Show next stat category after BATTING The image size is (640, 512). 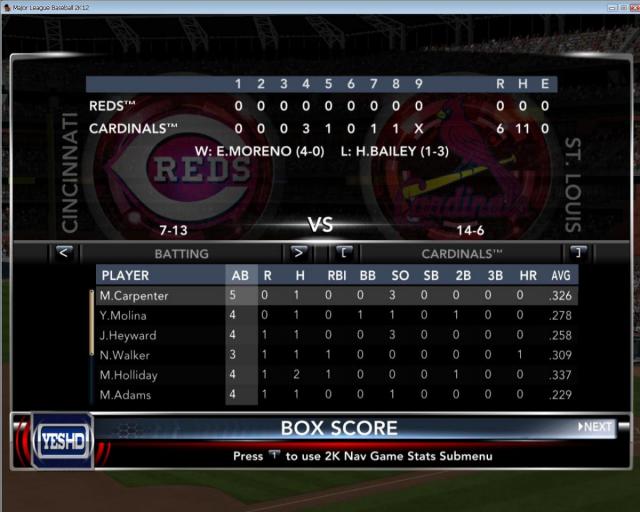pyautogui.click(x=298, y=252)
